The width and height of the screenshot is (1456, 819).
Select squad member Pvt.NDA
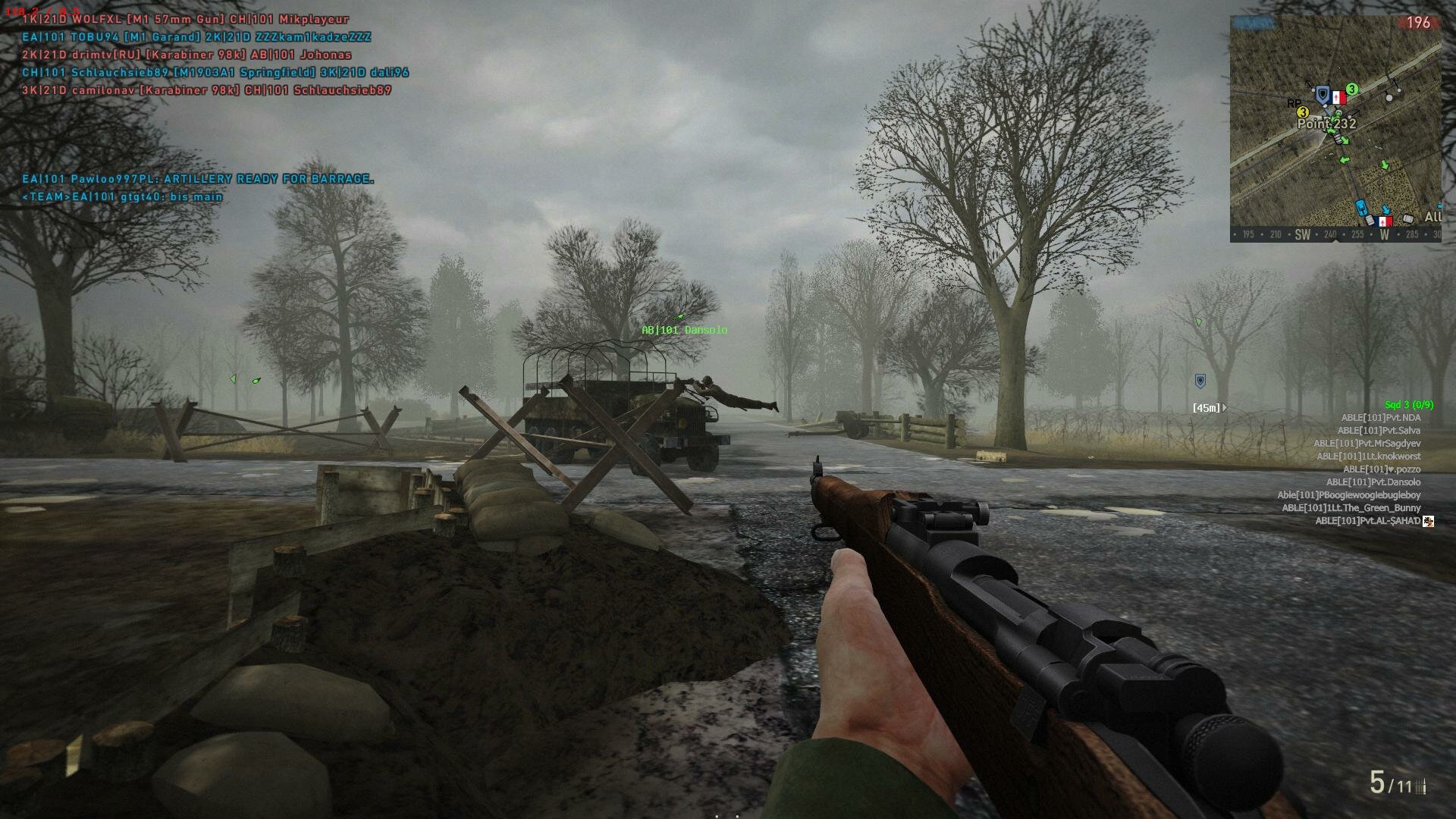[1380, 418]
